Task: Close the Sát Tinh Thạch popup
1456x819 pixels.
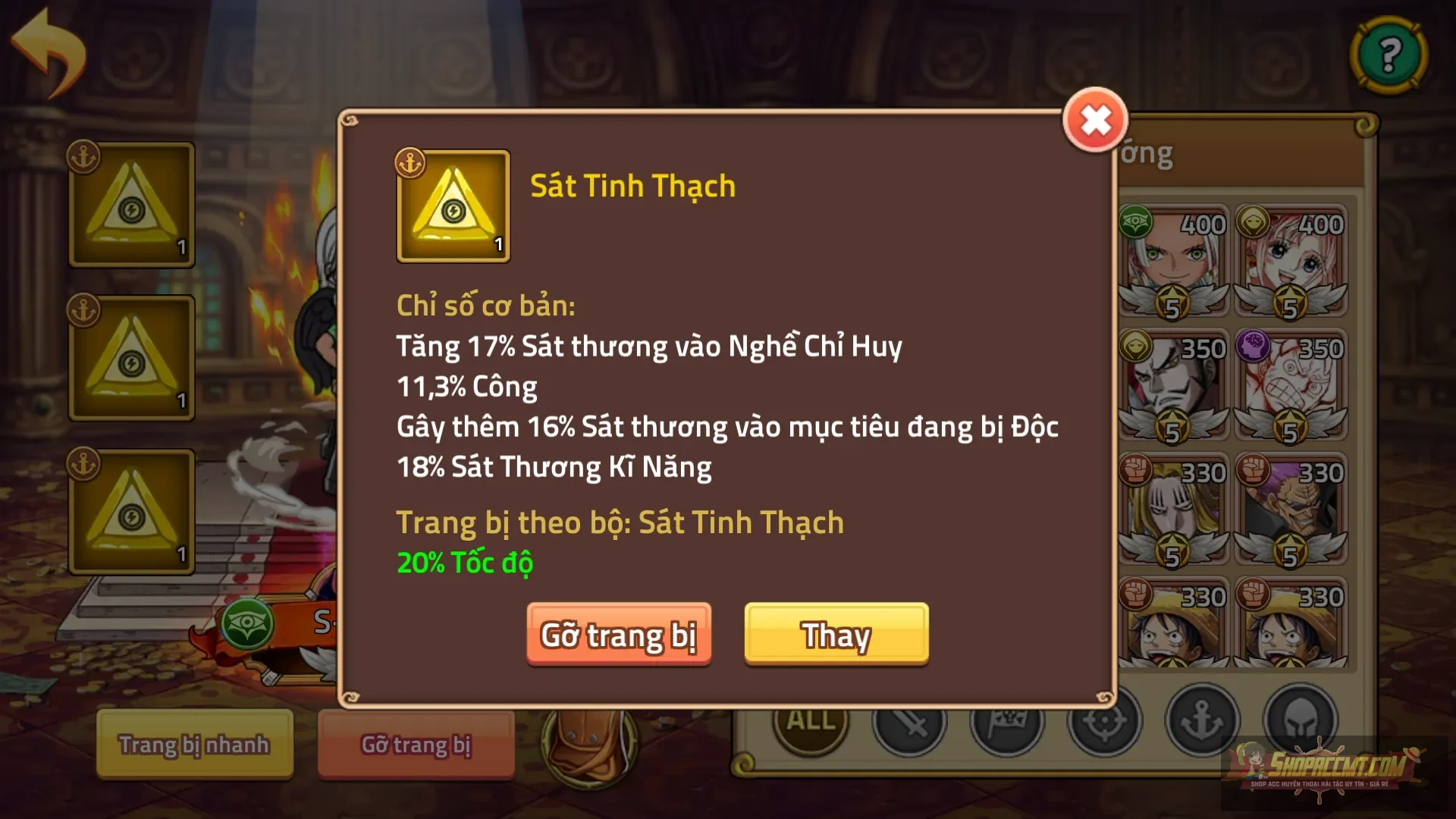Action: pyautogui.click(x=1095, y=120)
